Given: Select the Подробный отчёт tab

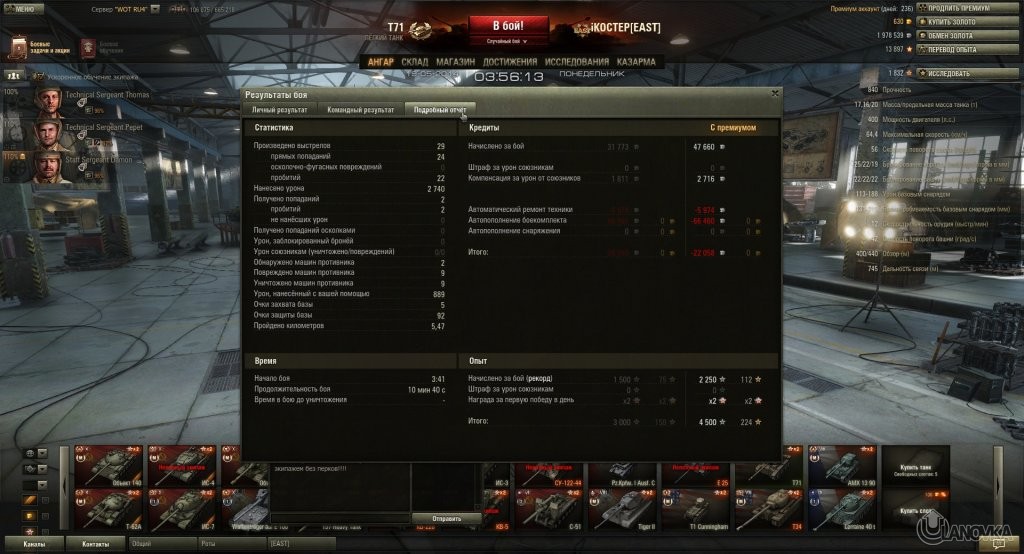Looking at the screenshot, I should click(x=440, y=109).
